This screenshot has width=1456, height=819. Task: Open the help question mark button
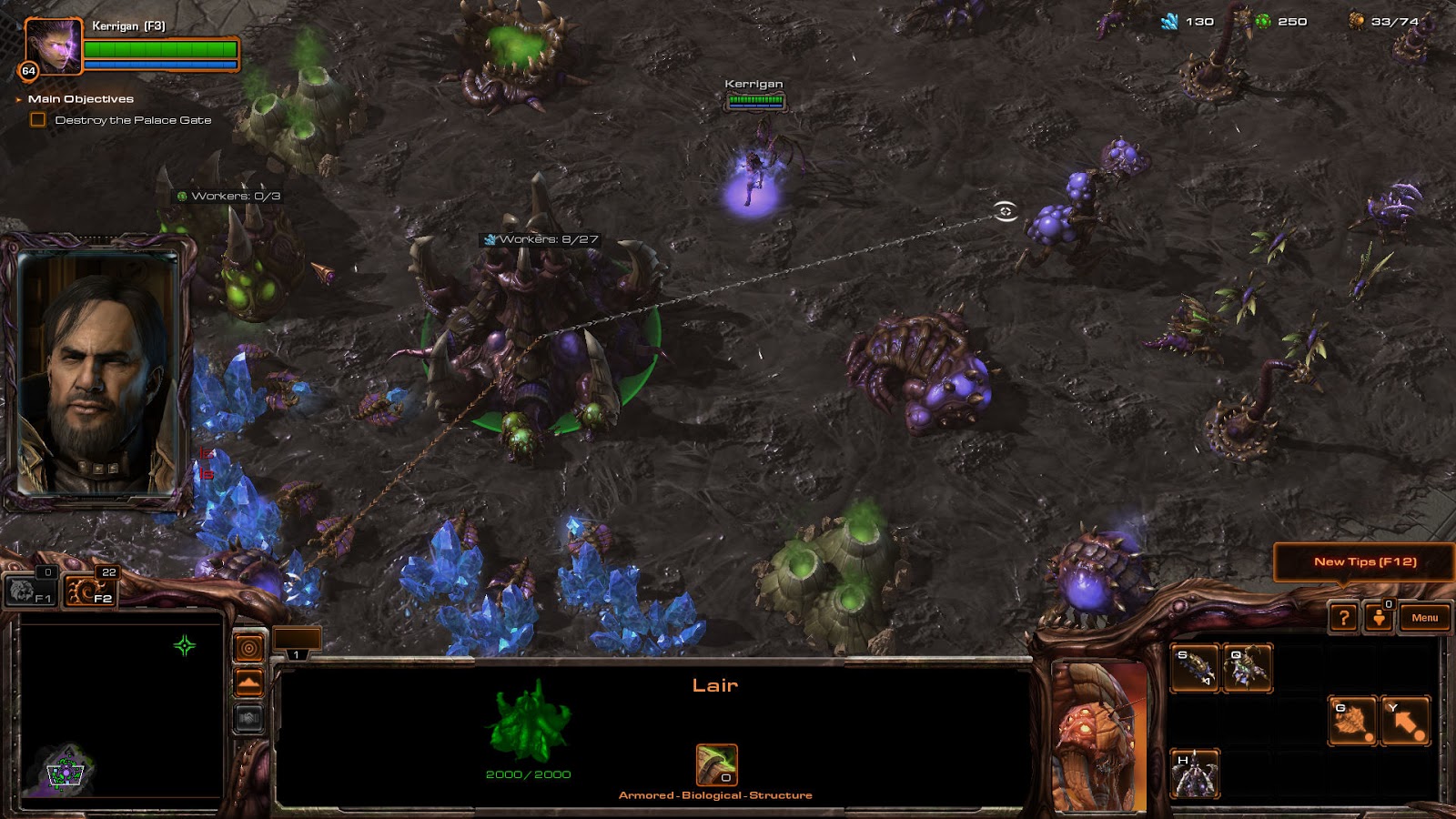tap(1343, 618)
